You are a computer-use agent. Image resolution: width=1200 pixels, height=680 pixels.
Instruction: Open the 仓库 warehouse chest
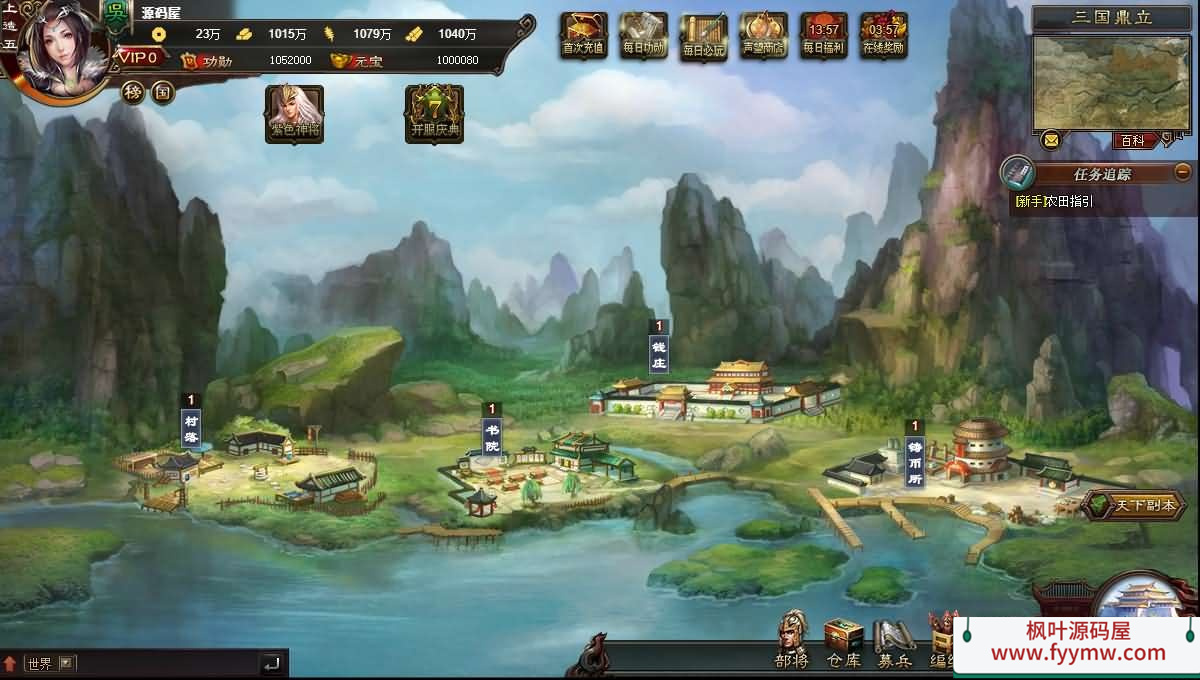[843, 641]
